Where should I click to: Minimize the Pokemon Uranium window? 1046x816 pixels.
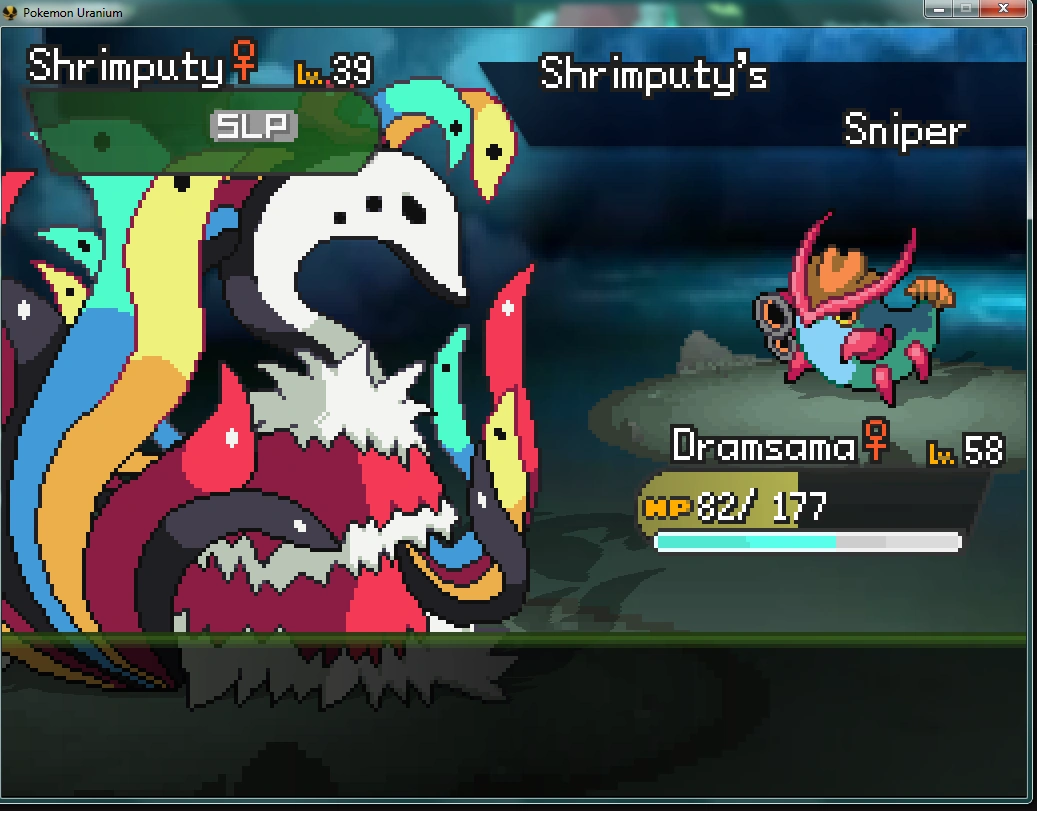[x=939, y=9]
